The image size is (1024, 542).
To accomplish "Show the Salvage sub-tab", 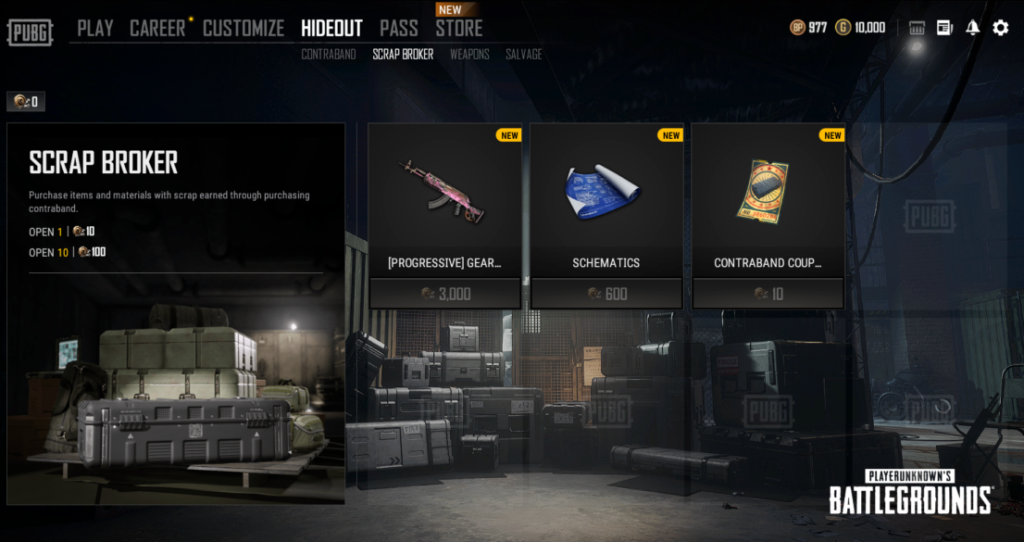I will coord(523,54).
